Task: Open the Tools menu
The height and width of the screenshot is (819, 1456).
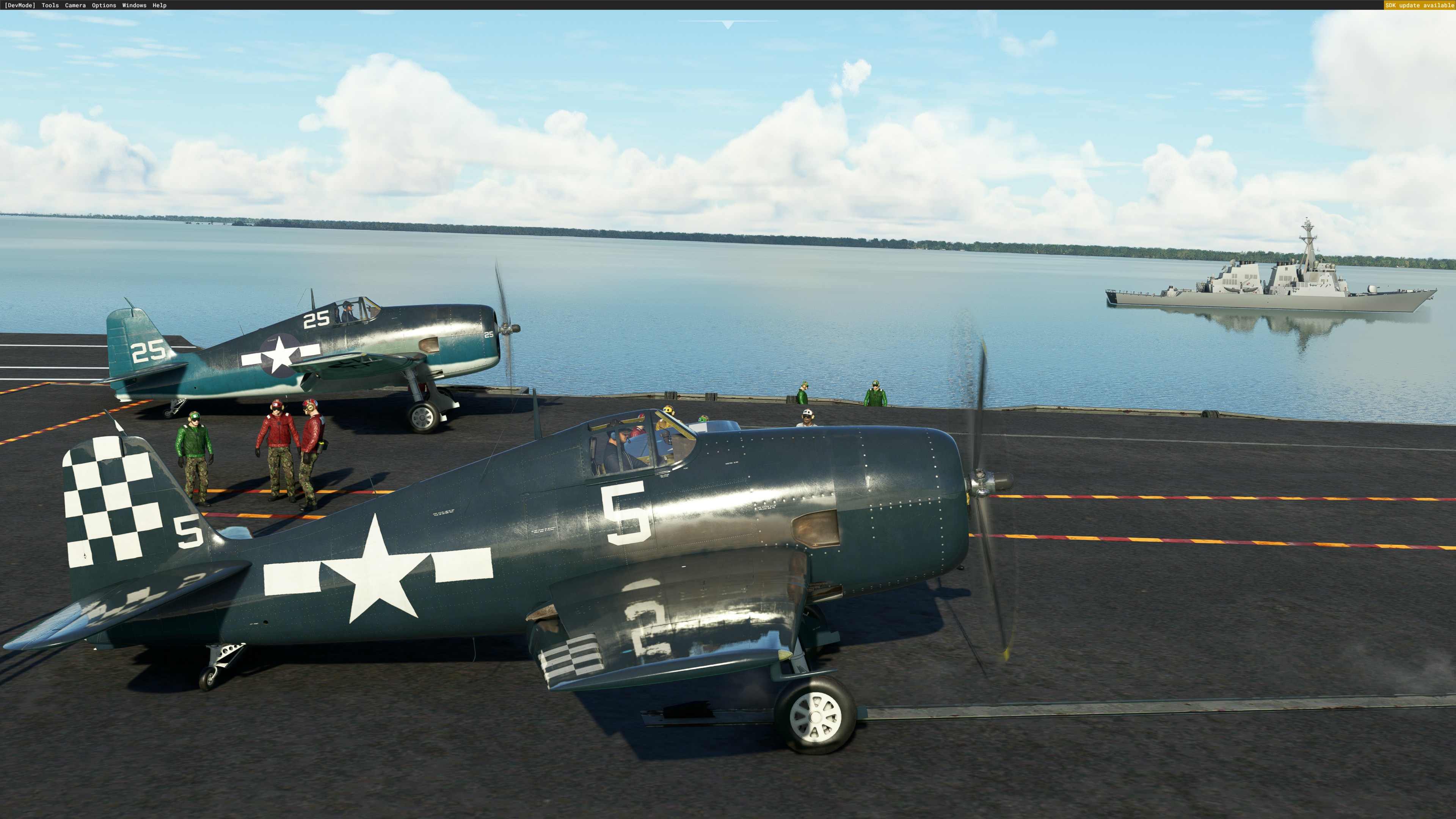Action: click(50, 5)
